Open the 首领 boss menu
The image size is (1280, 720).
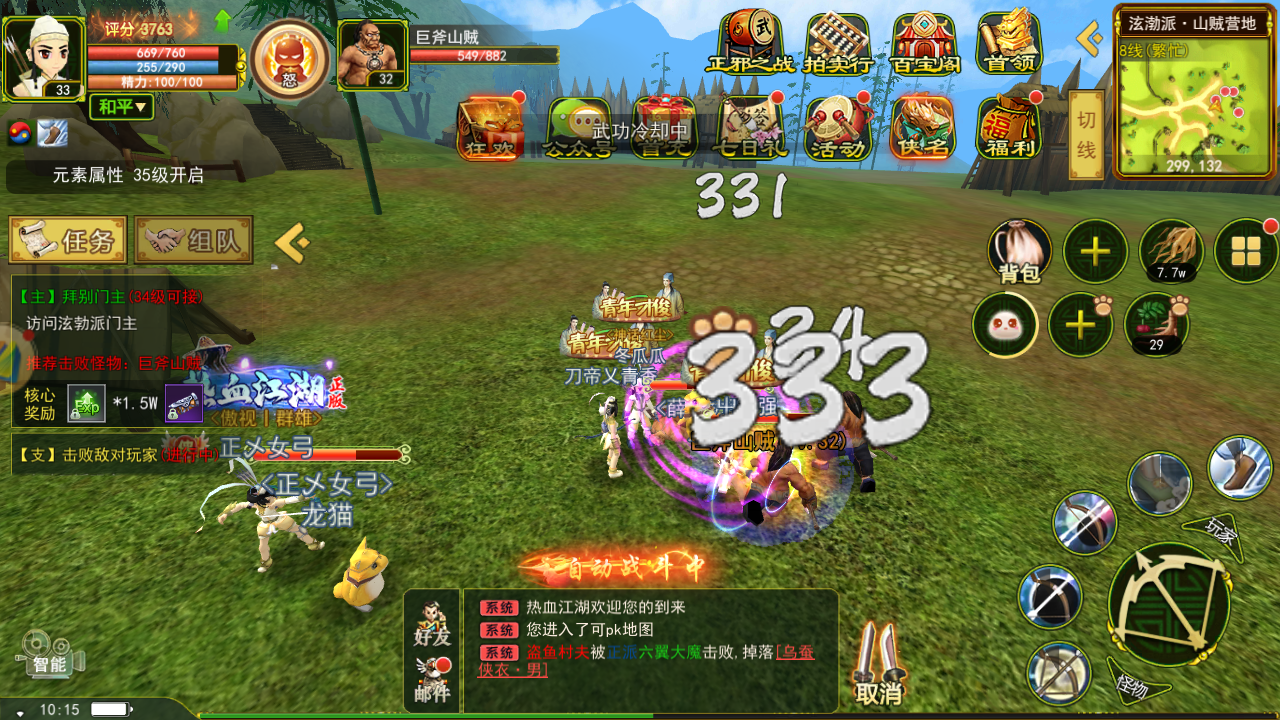(x=1010, y=43)
